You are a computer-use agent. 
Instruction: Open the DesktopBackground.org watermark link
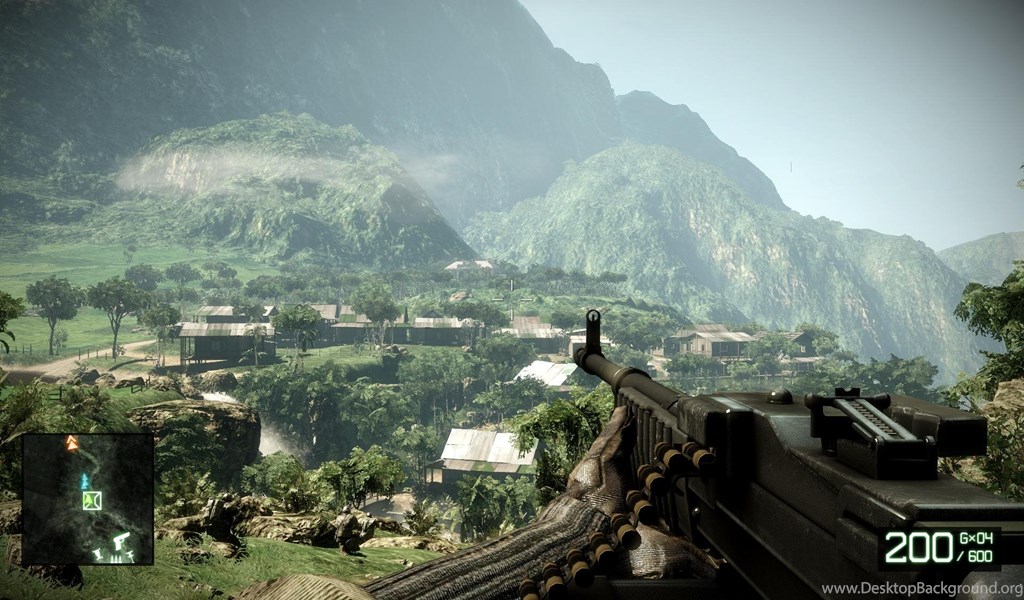[921, 588]
